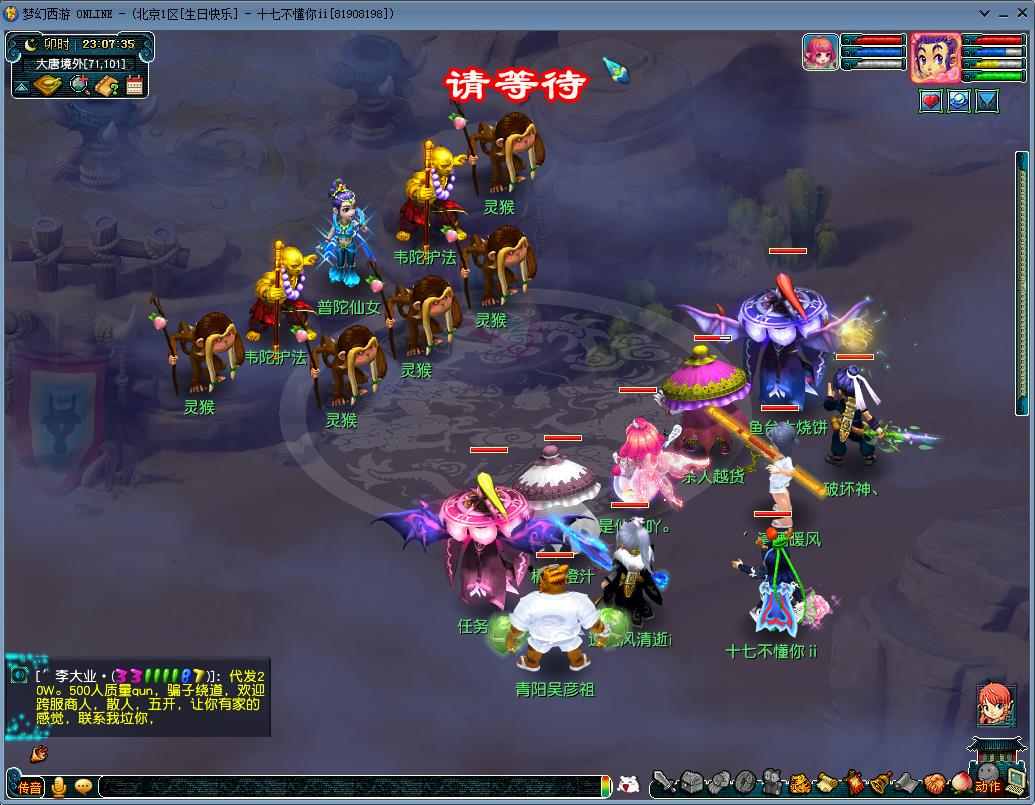1035x805 pixels.
Task: Open the golden compass map icon
Action: (48, 86)
